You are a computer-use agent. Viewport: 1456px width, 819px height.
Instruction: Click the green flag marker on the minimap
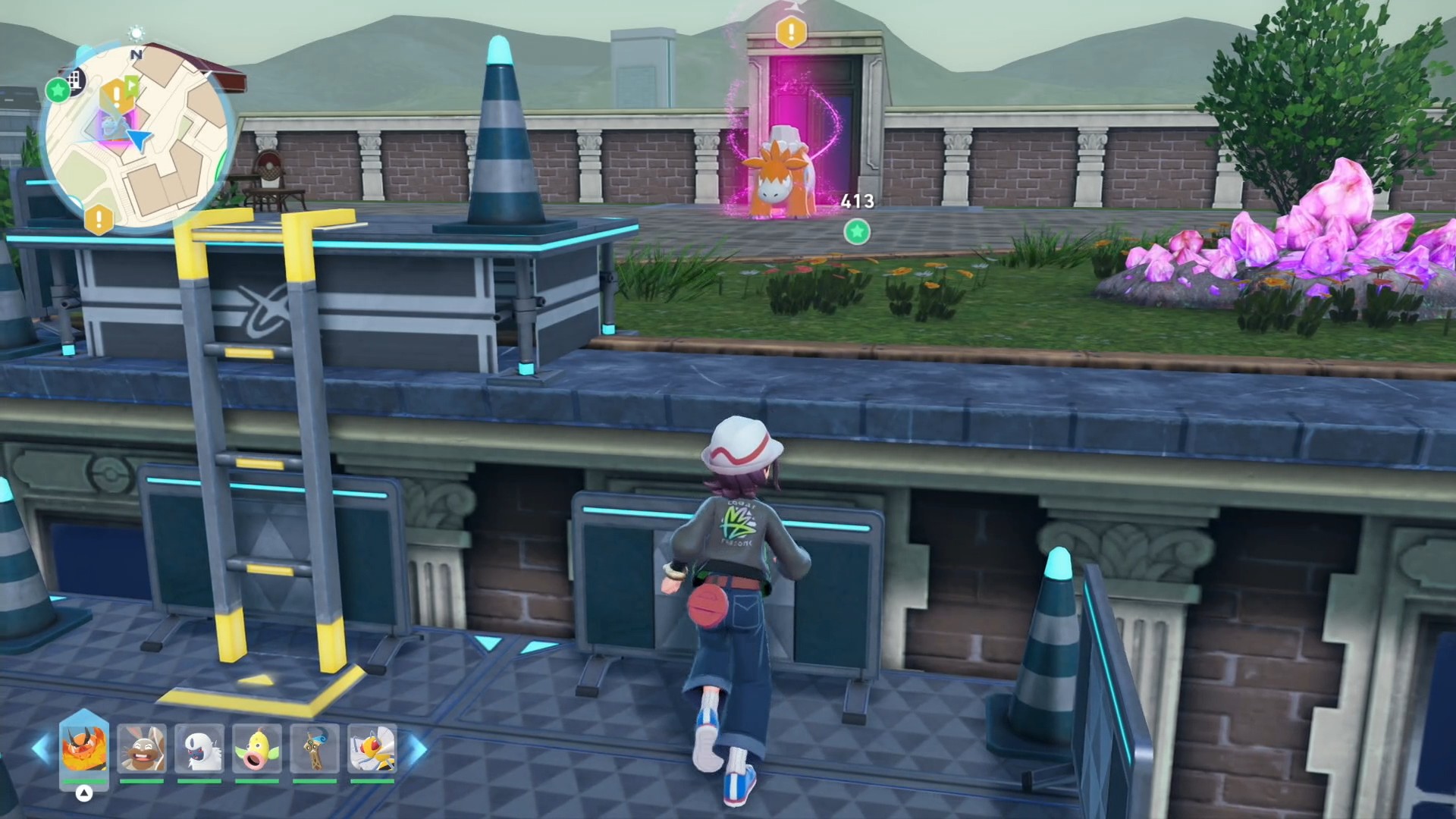tap(132, 85)
